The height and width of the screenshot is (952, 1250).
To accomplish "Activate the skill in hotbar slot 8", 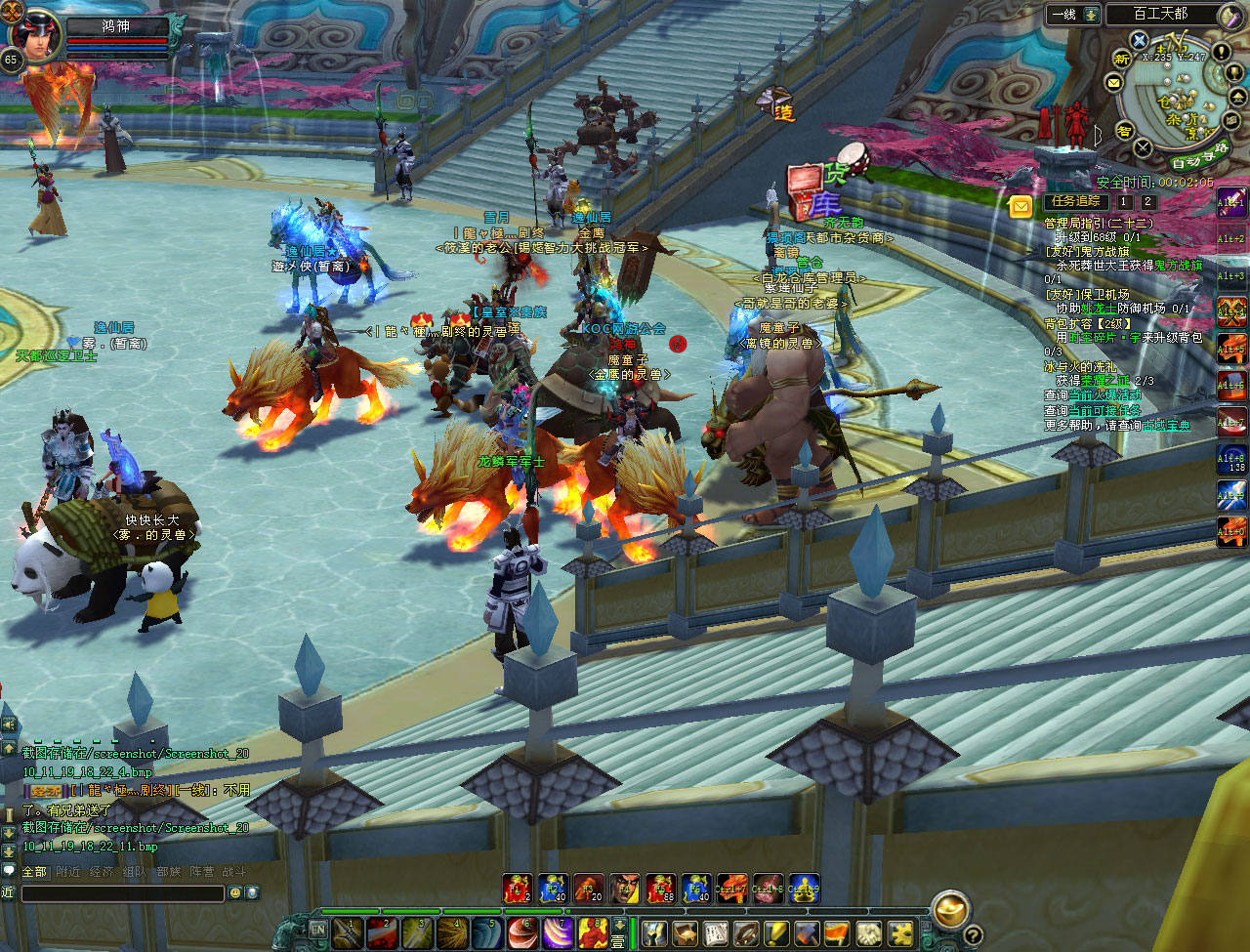I will [x=593, y=931].
